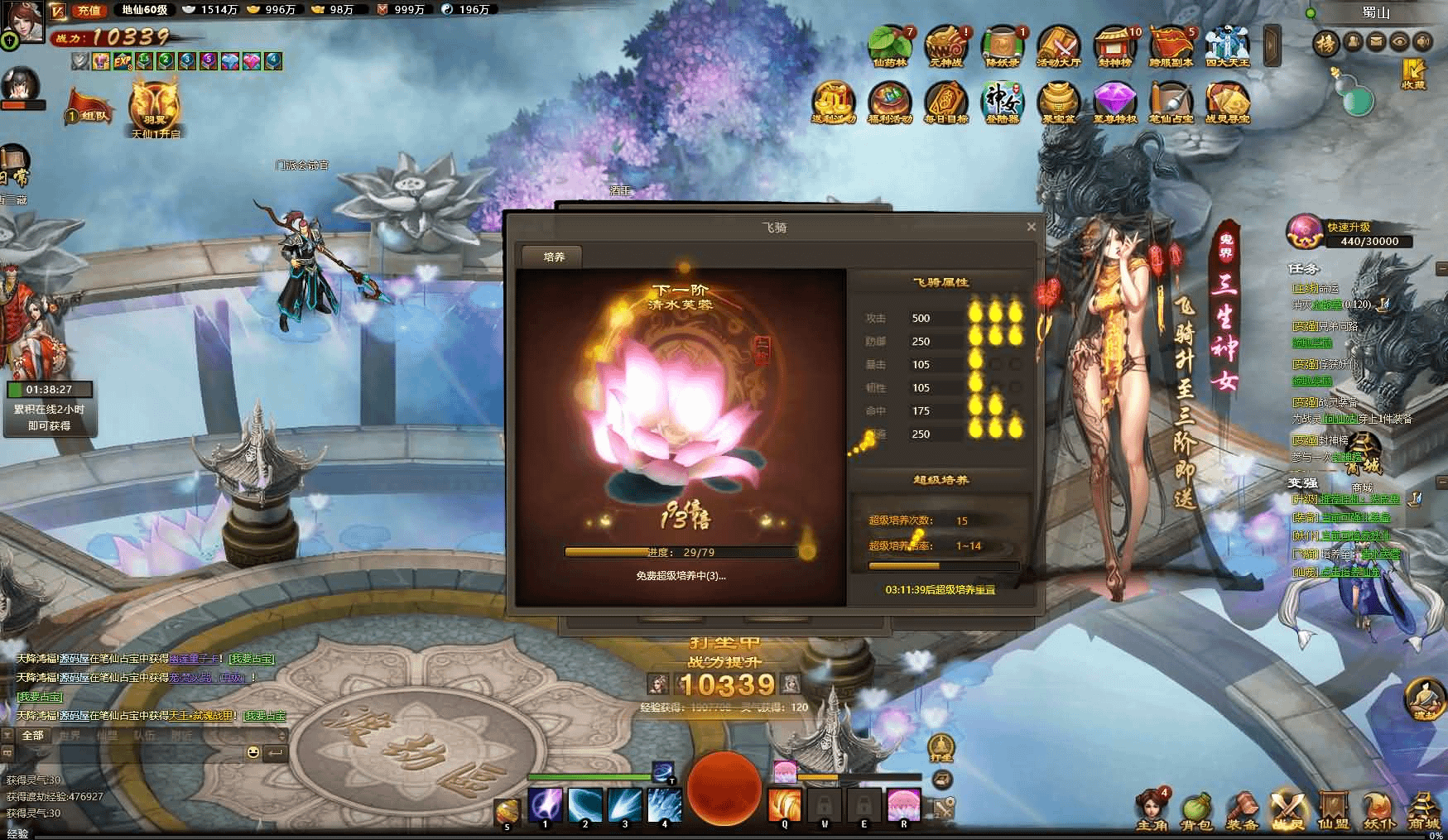Open 每日目标 daily goals

click(x=945, y=102)
